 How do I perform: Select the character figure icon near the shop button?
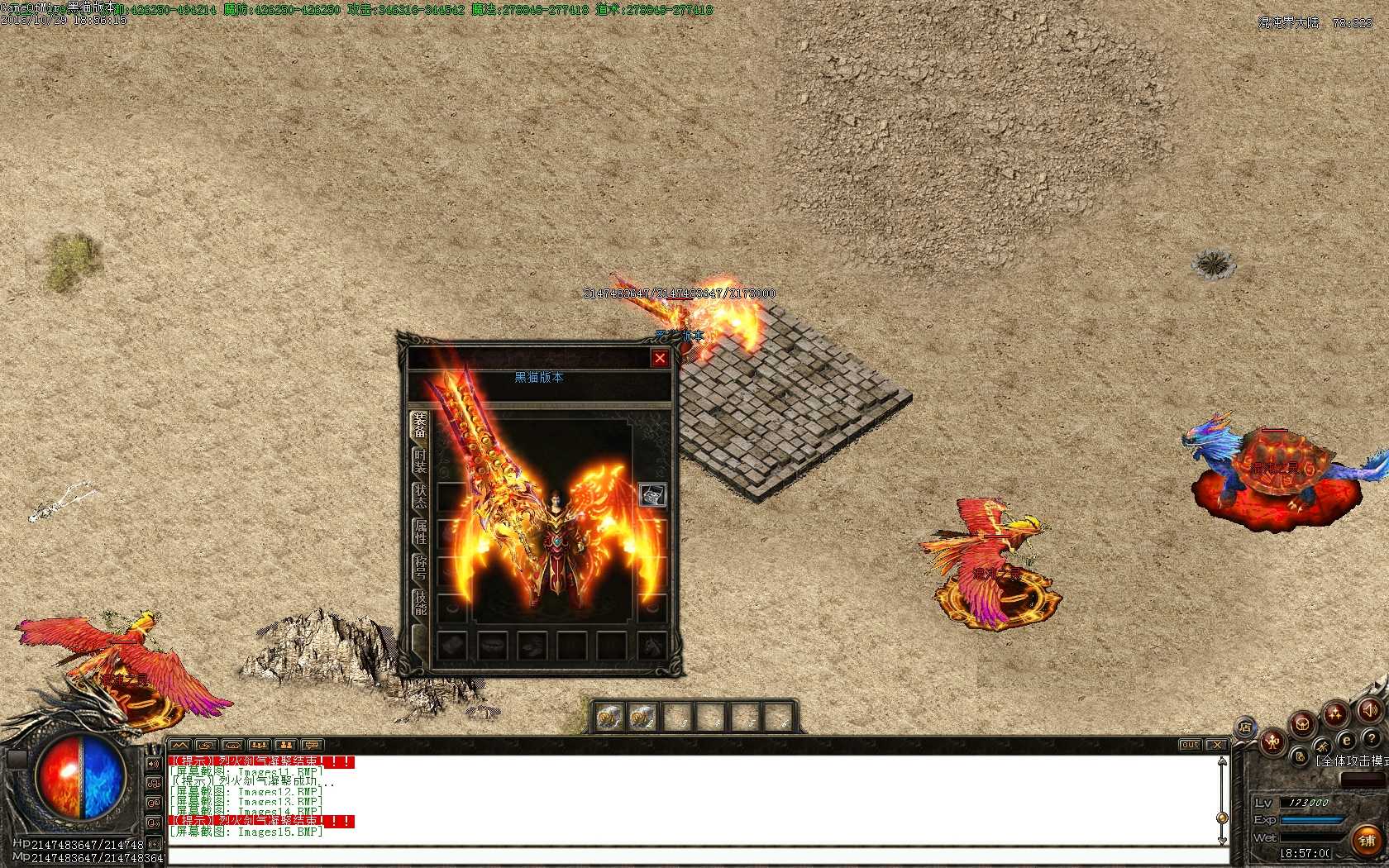pos(1272,741)
